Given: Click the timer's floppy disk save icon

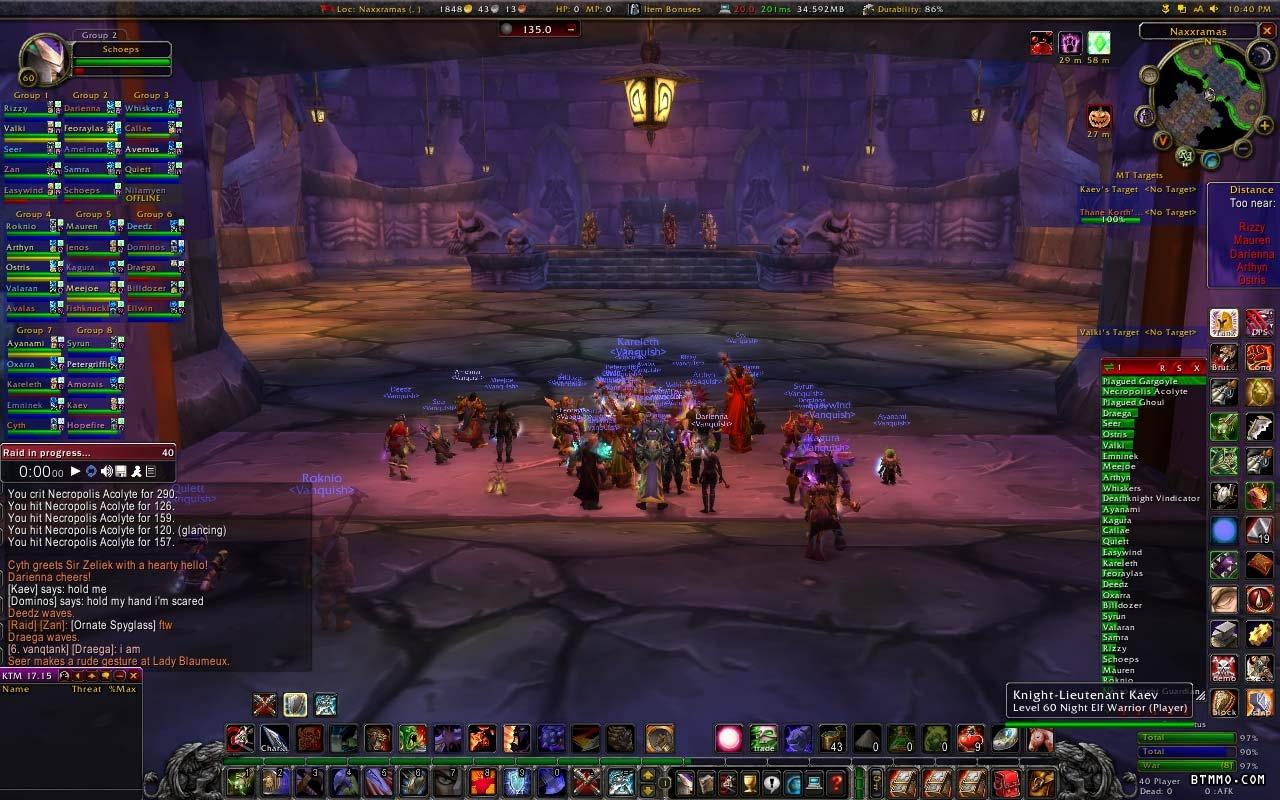Looking at the screenshot, I should [120, 471].
